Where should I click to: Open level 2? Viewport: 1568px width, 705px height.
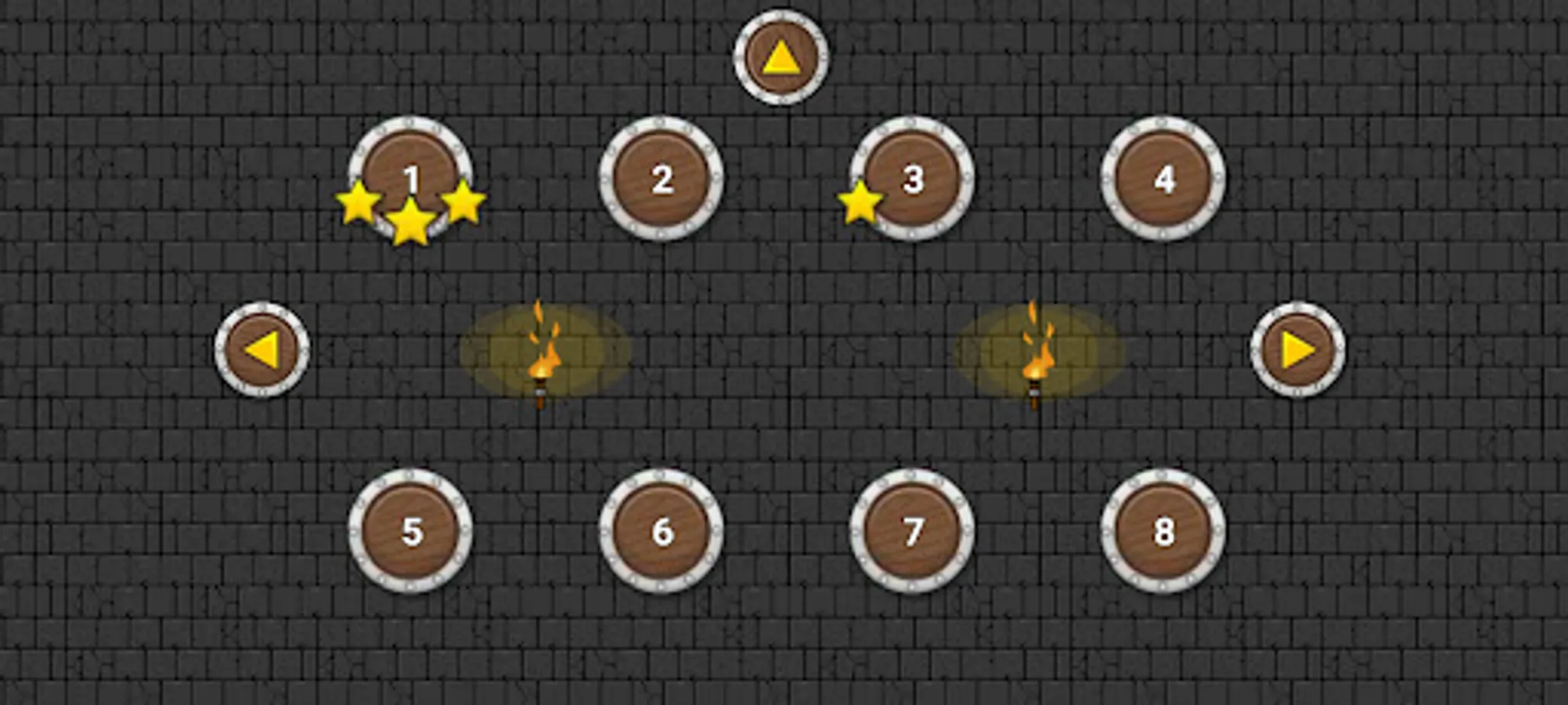662,180
